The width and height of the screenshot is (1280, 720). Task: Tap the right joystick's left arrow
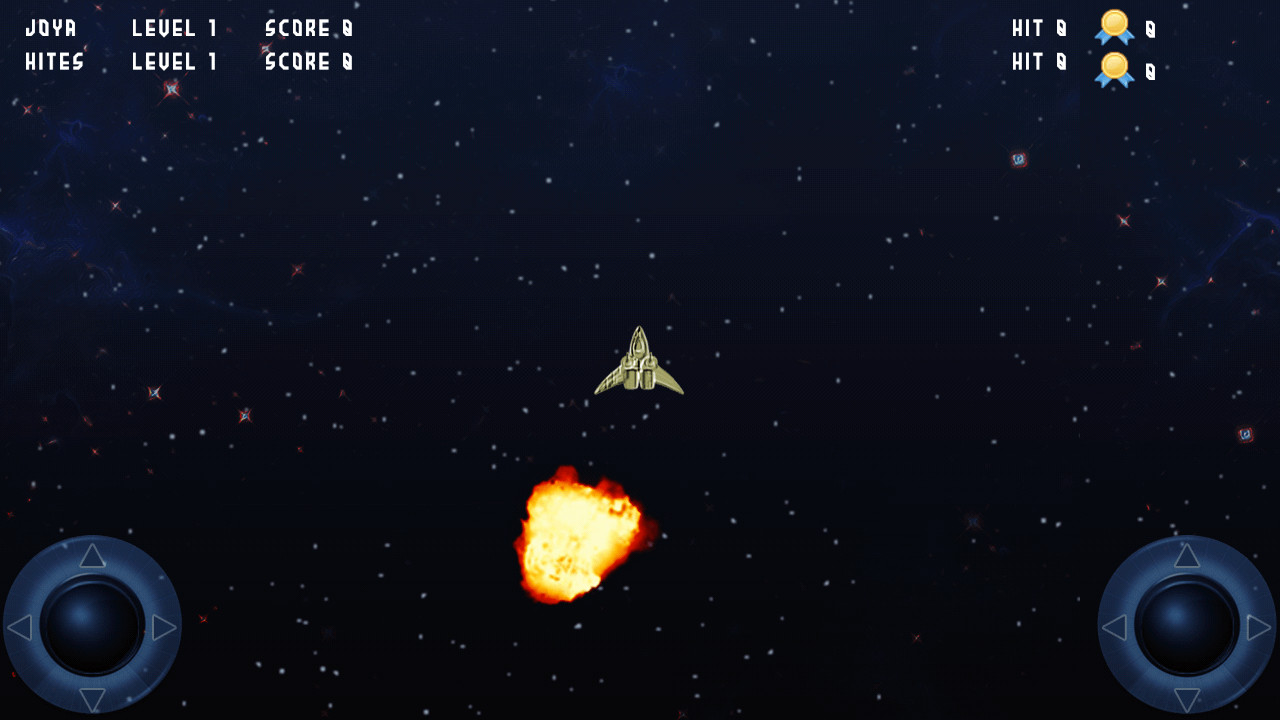click(x=1115, y=628)
